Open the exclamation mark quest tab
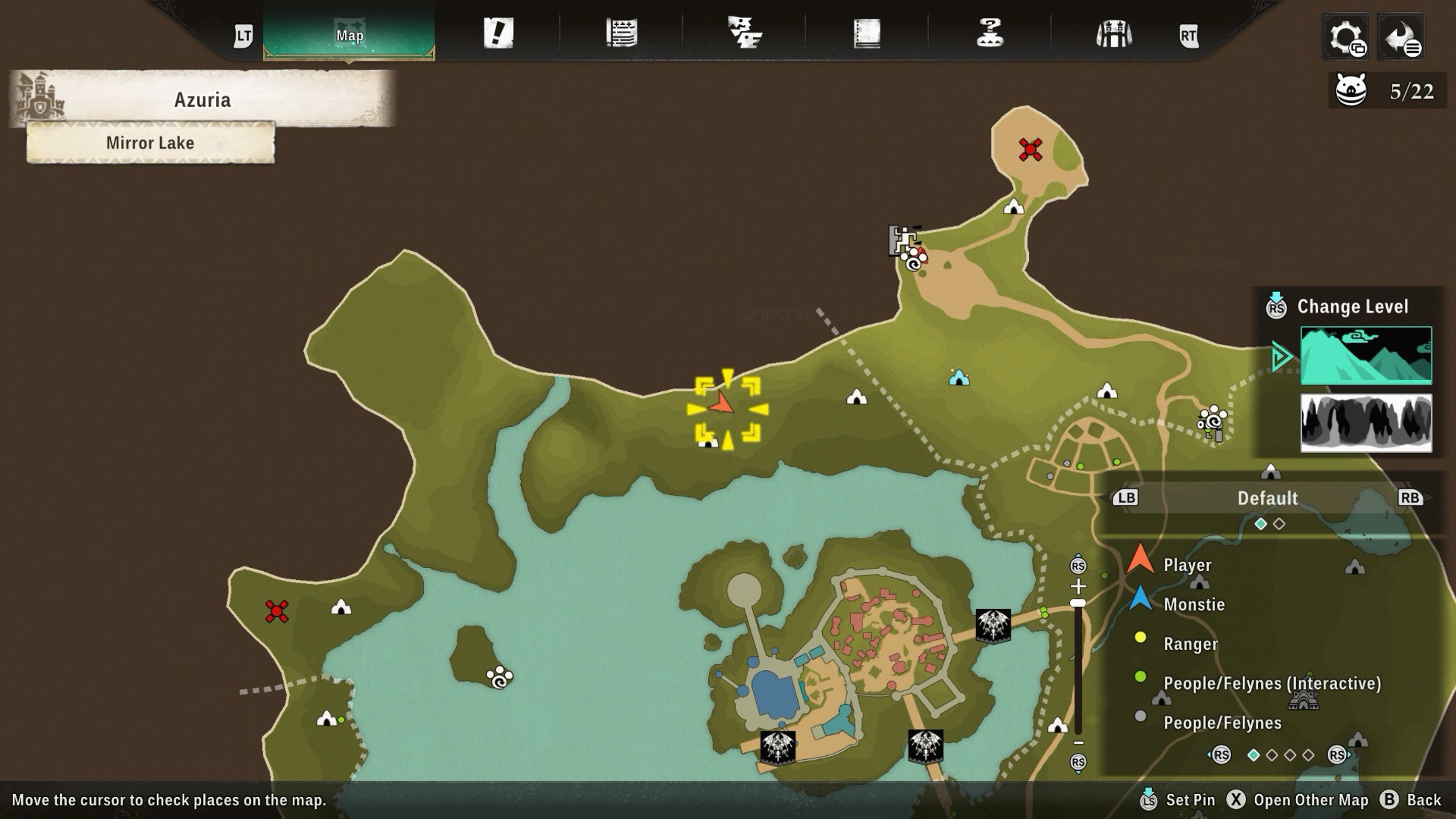This screenshot has height=819, width=1456. click(498, 33)
